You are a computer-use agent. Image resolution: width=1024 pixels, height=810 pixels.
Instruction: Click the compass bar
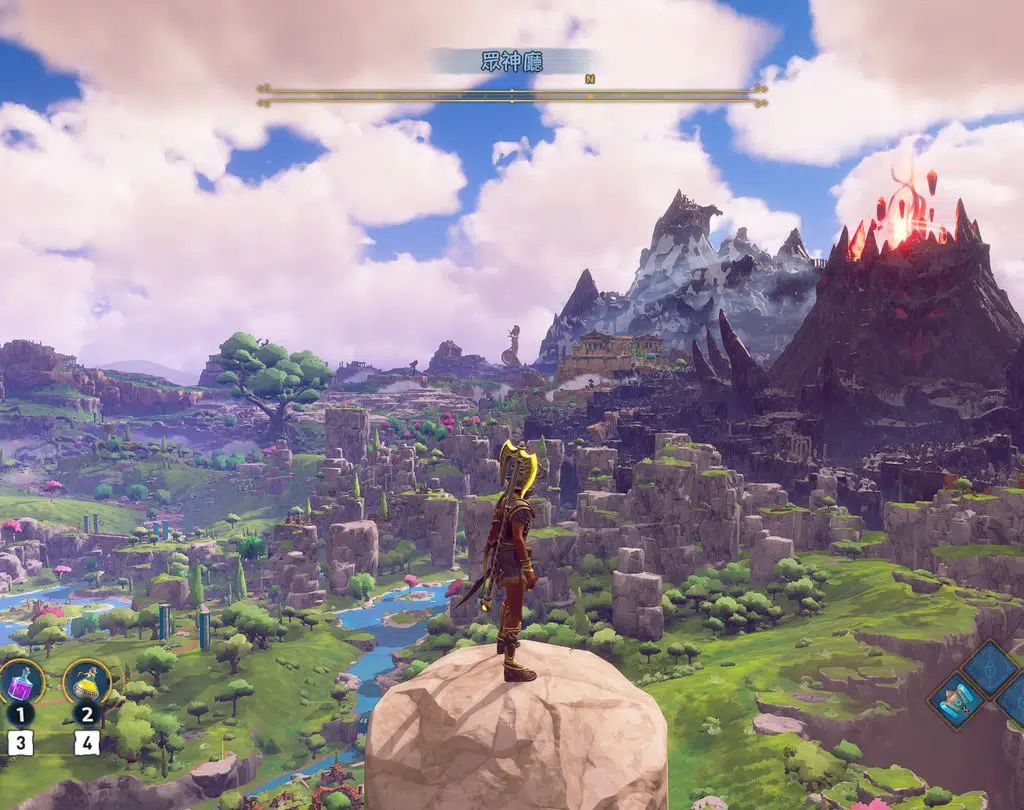click(511, 95)
